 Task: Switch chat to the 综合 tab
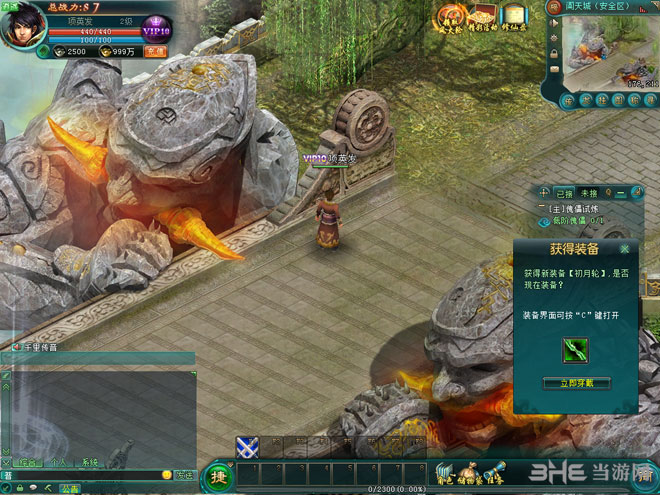point(30,463)
